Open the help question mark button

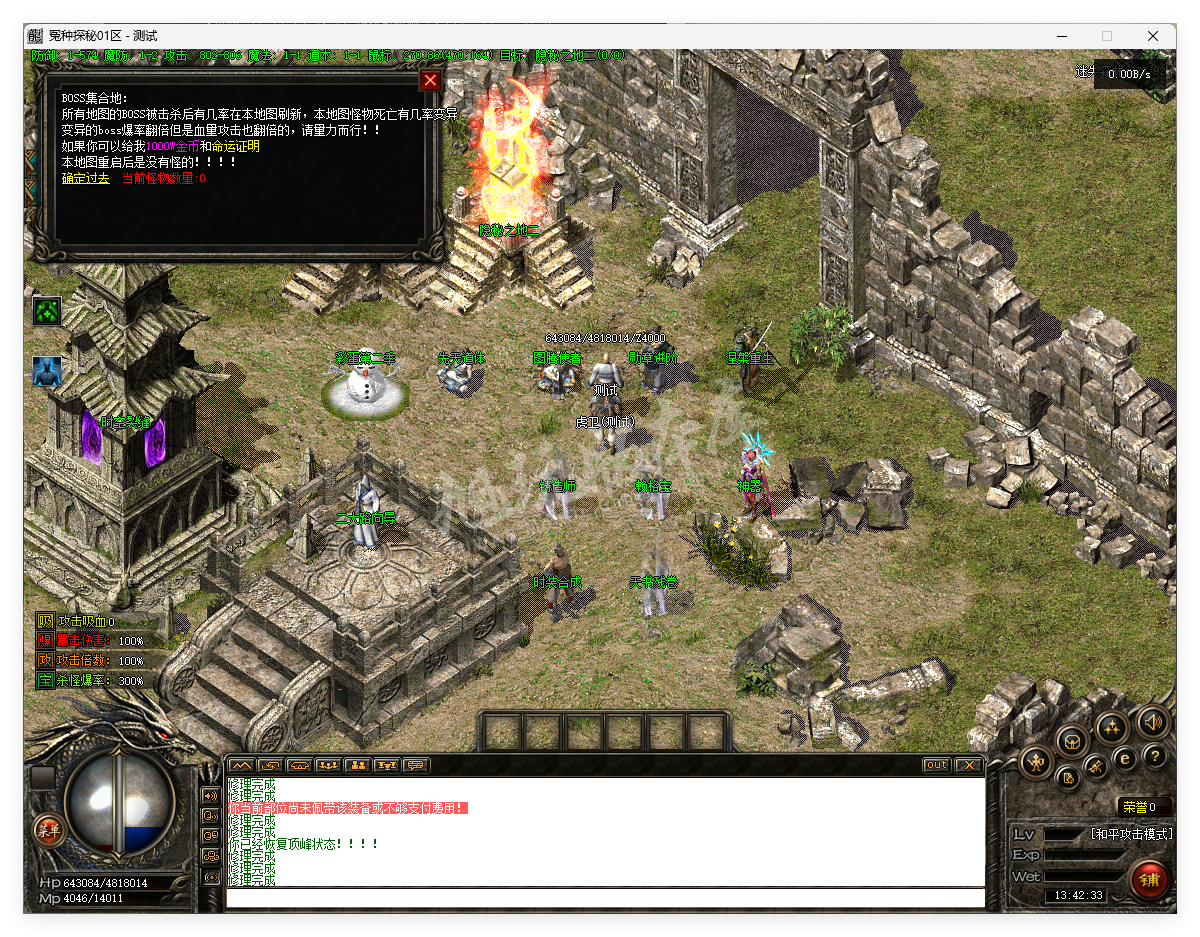tap(1155, 757)
